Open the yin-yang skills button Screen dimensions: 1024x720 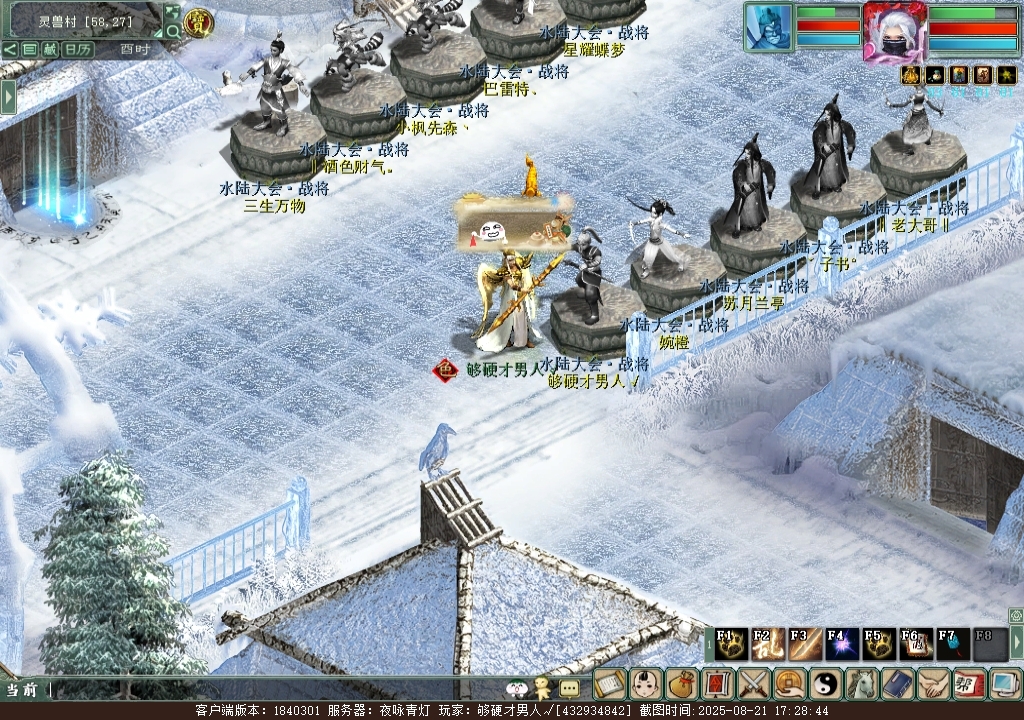[826, 684]
